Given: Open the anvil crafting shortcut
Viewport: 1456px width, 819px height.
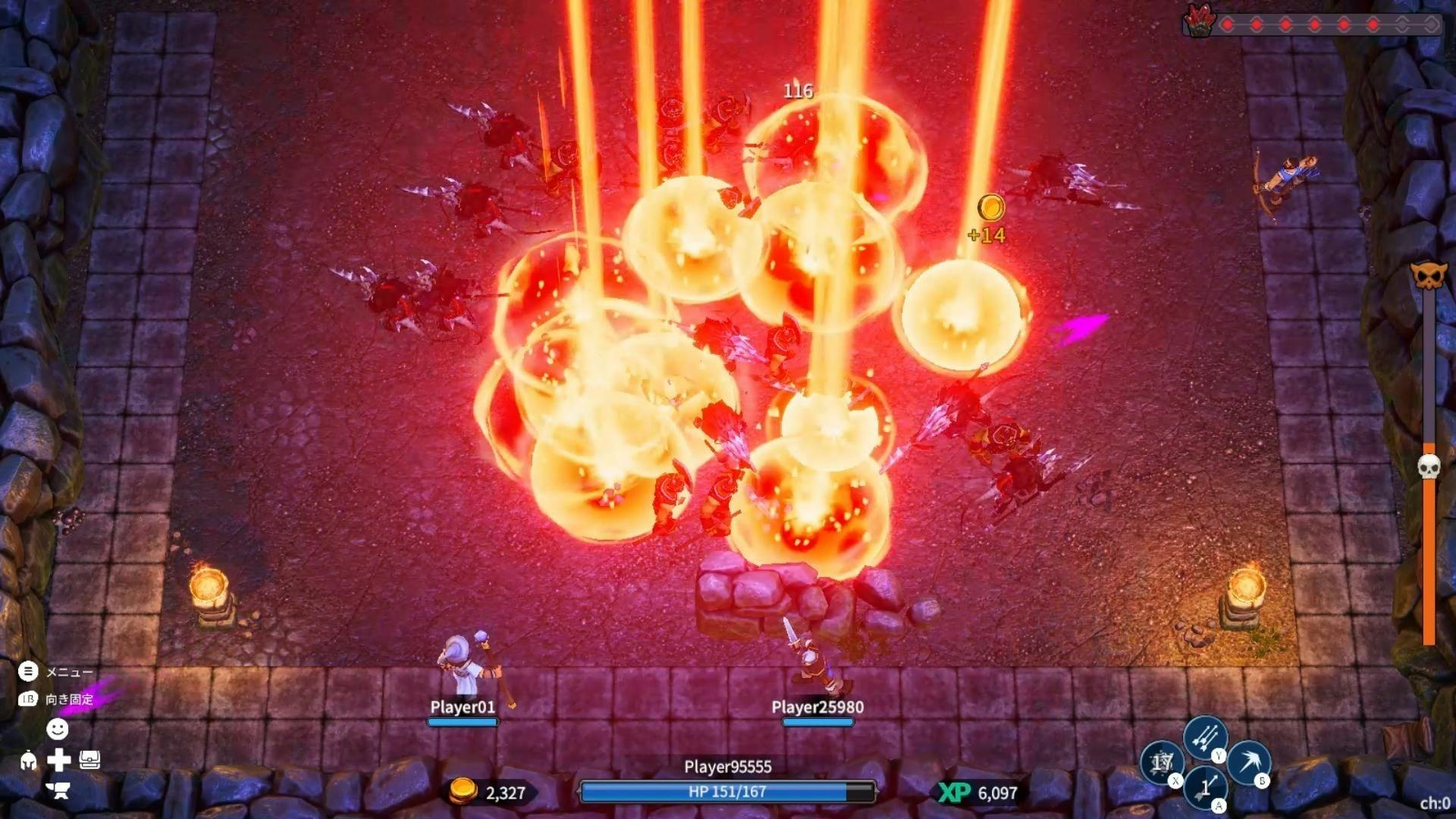Looking at the screenshot, I should (58, 790).
